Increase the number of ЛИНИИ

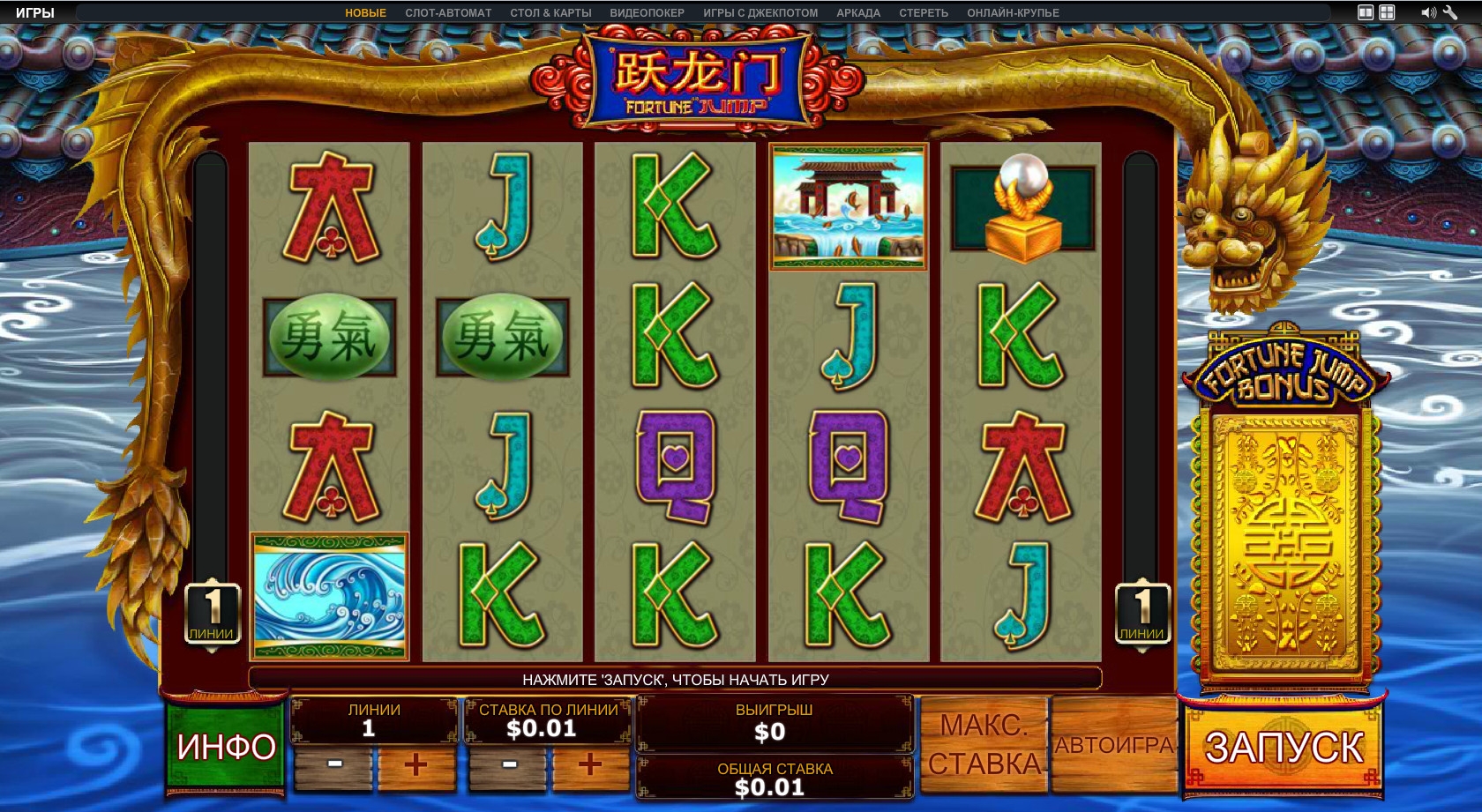tap(415, 764)
